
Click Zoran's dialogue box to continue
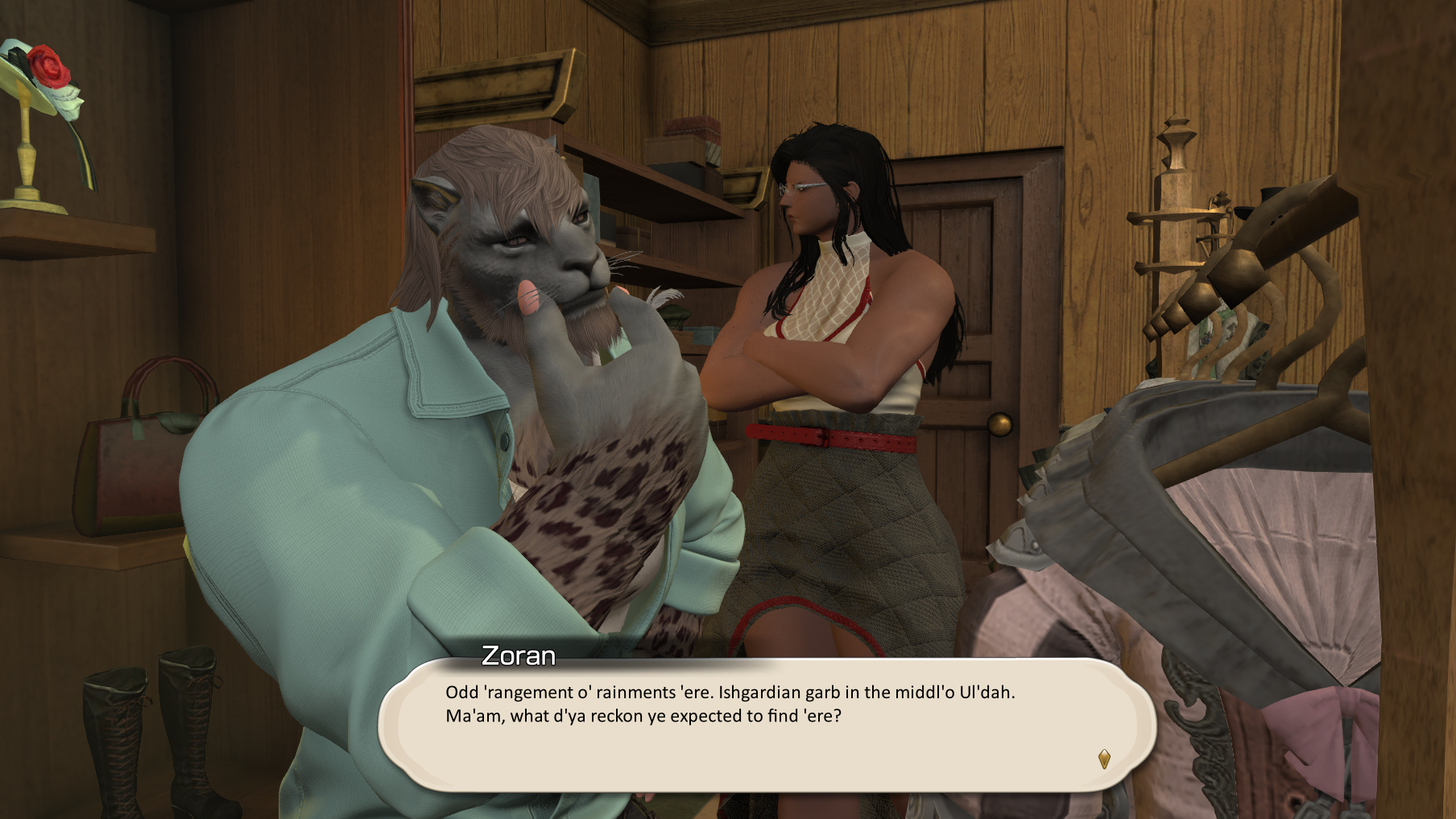click(x=765, y=725)
